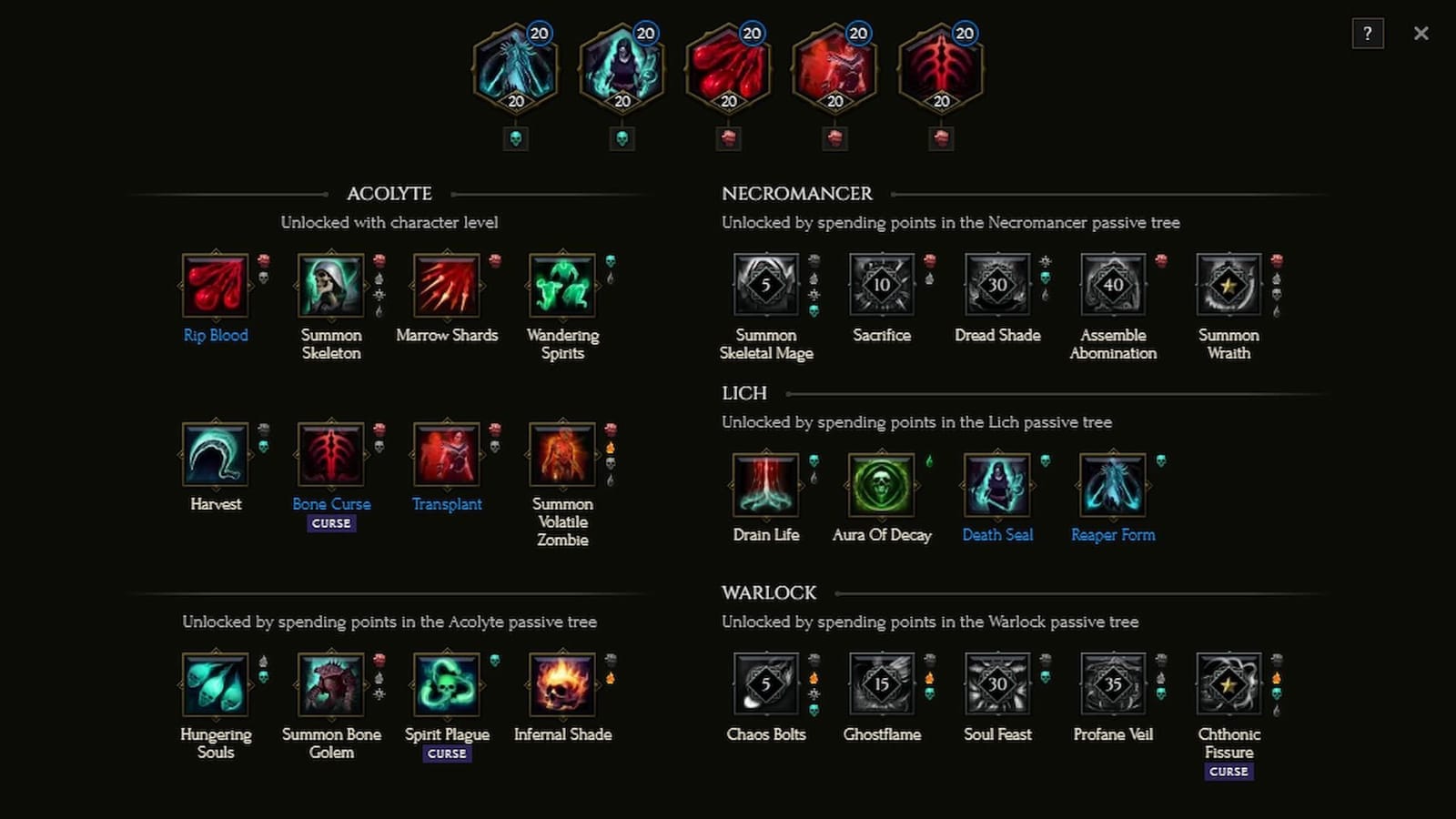Open the Ghostflame skill icon
1456x819 pixels.
pos(882,685)
